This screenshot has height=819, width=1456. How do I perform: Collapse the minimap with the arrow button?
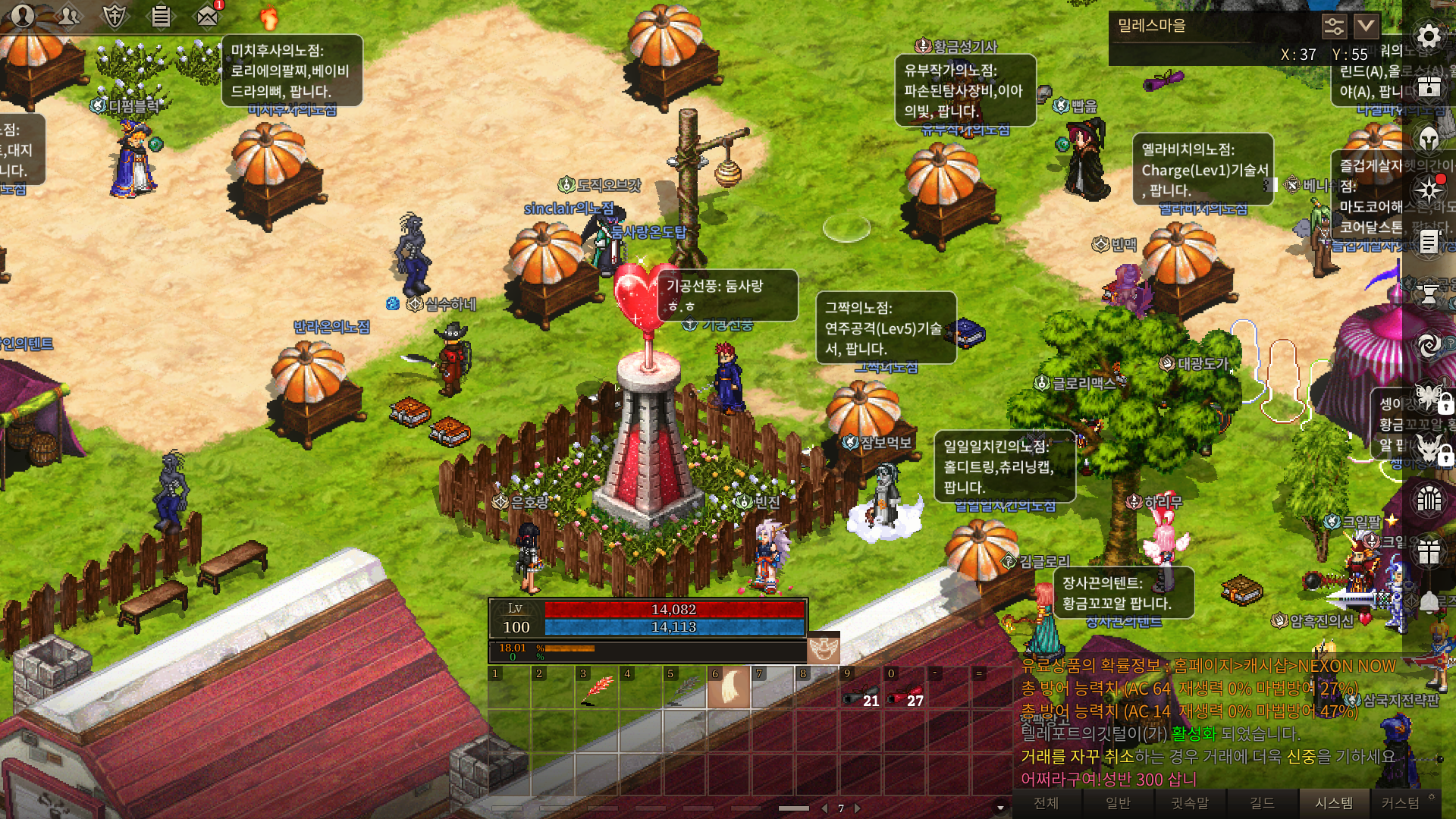coord(1366,27)
